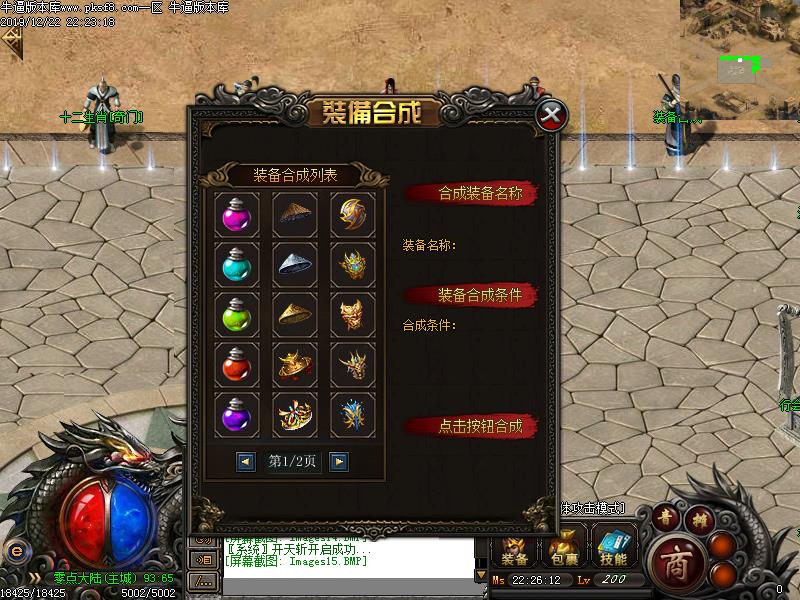Open the 装备 equipment panel

coord(515,548)
